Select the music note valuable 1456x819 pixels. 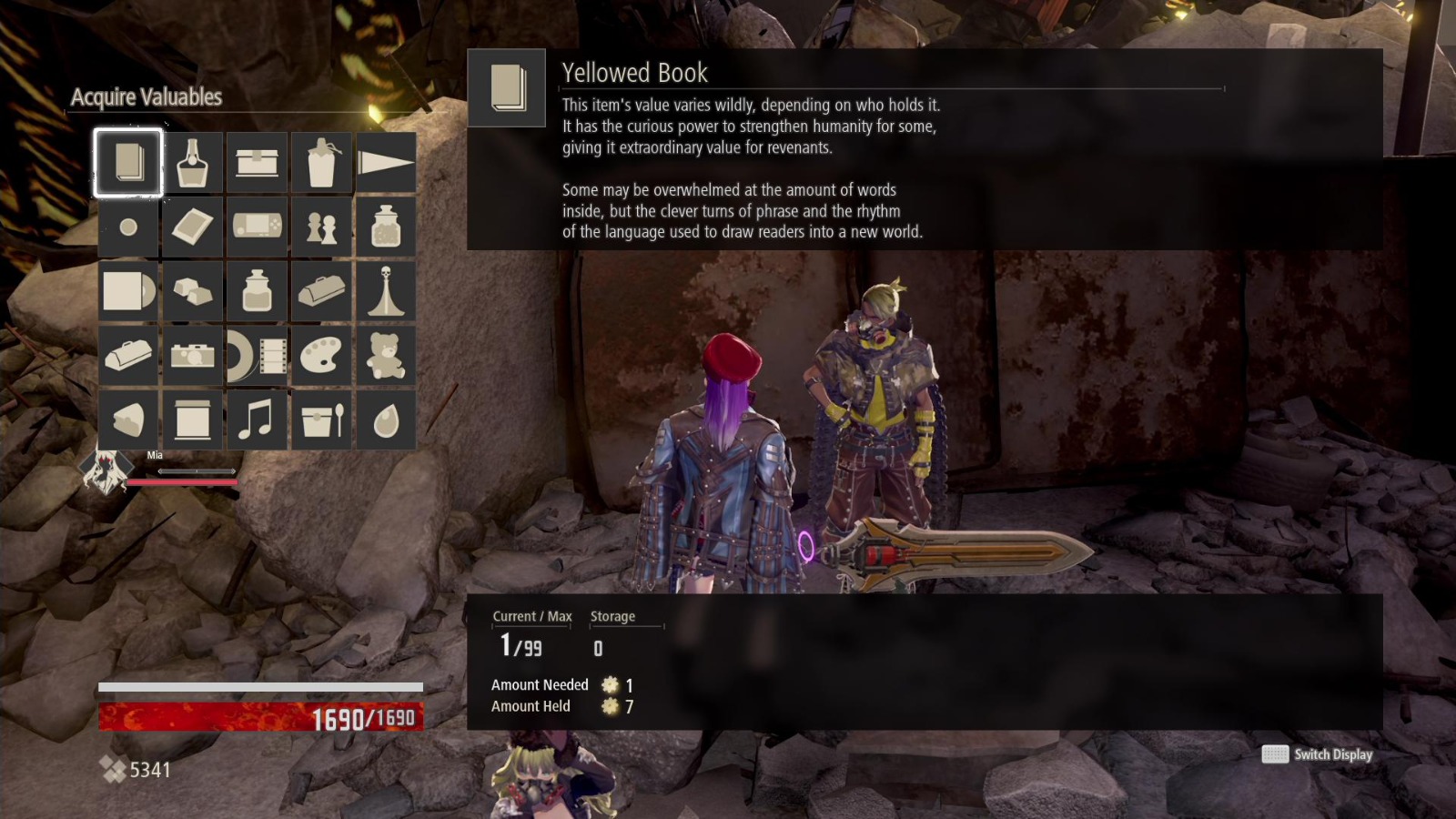coord(257,419)
